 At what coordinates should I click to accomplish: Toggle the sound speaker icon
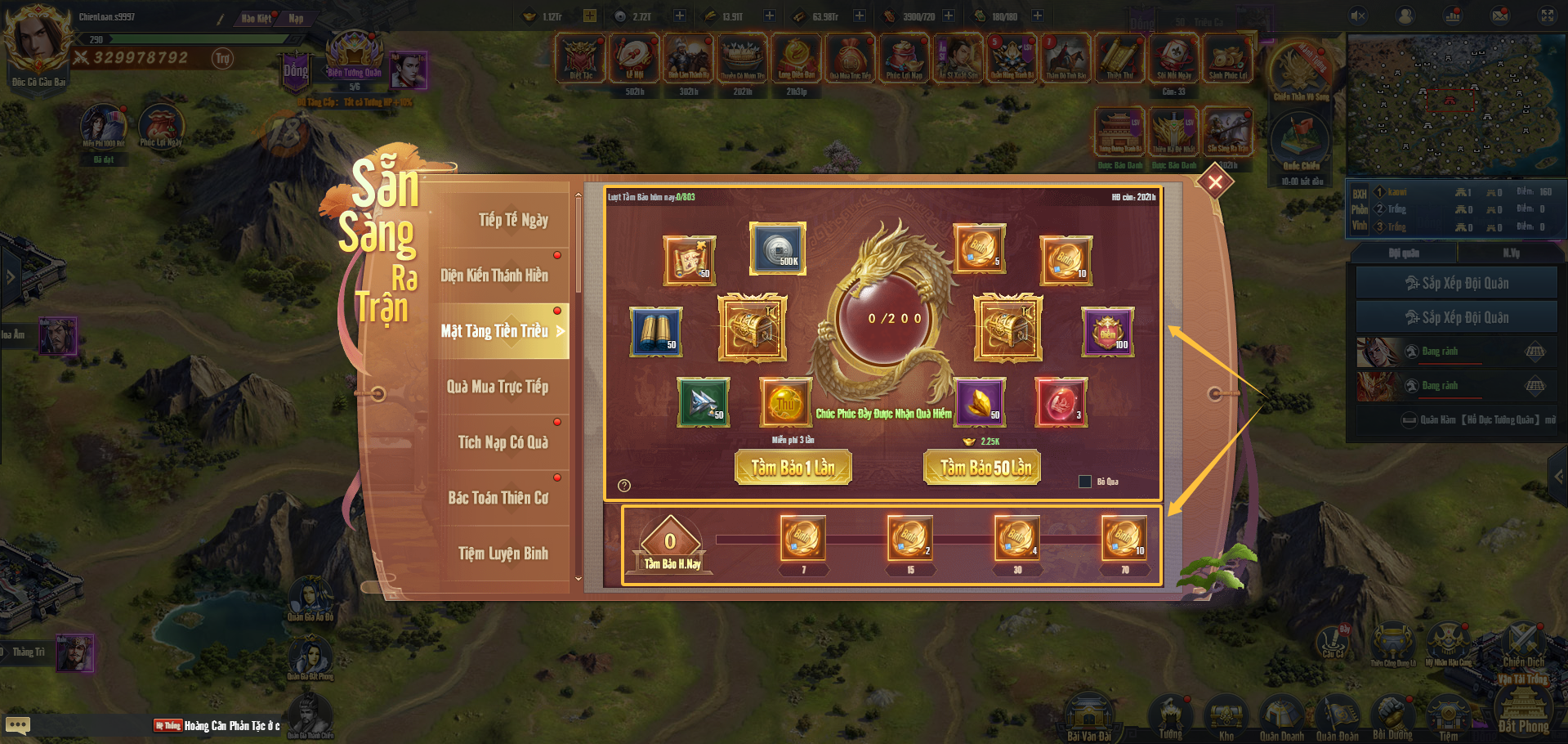(x=1358, y=16)
